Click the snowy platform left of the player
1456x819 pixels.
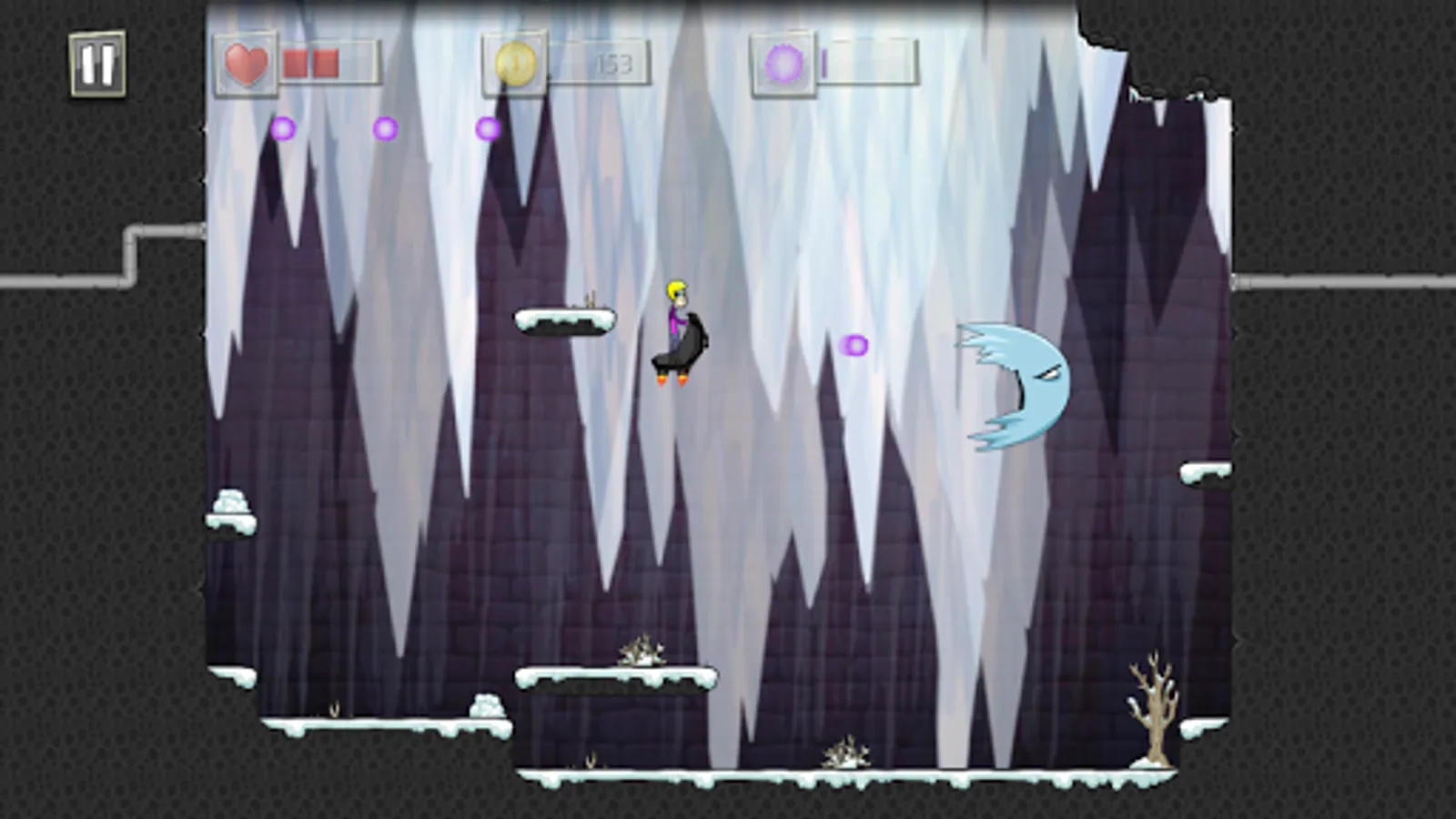coord(564,321)
